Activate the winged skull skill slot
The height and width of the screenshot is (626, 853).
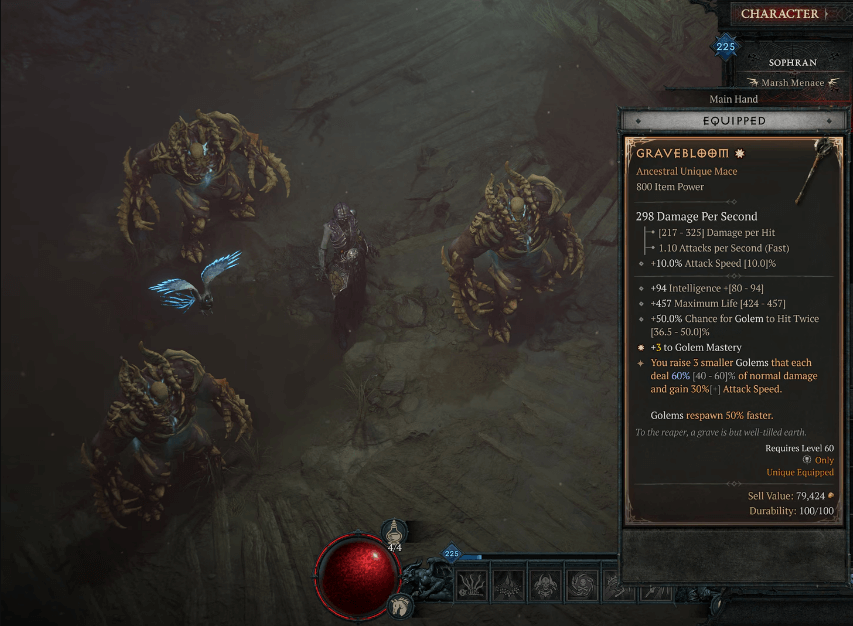pyautogui.click(x=545, y=585)
